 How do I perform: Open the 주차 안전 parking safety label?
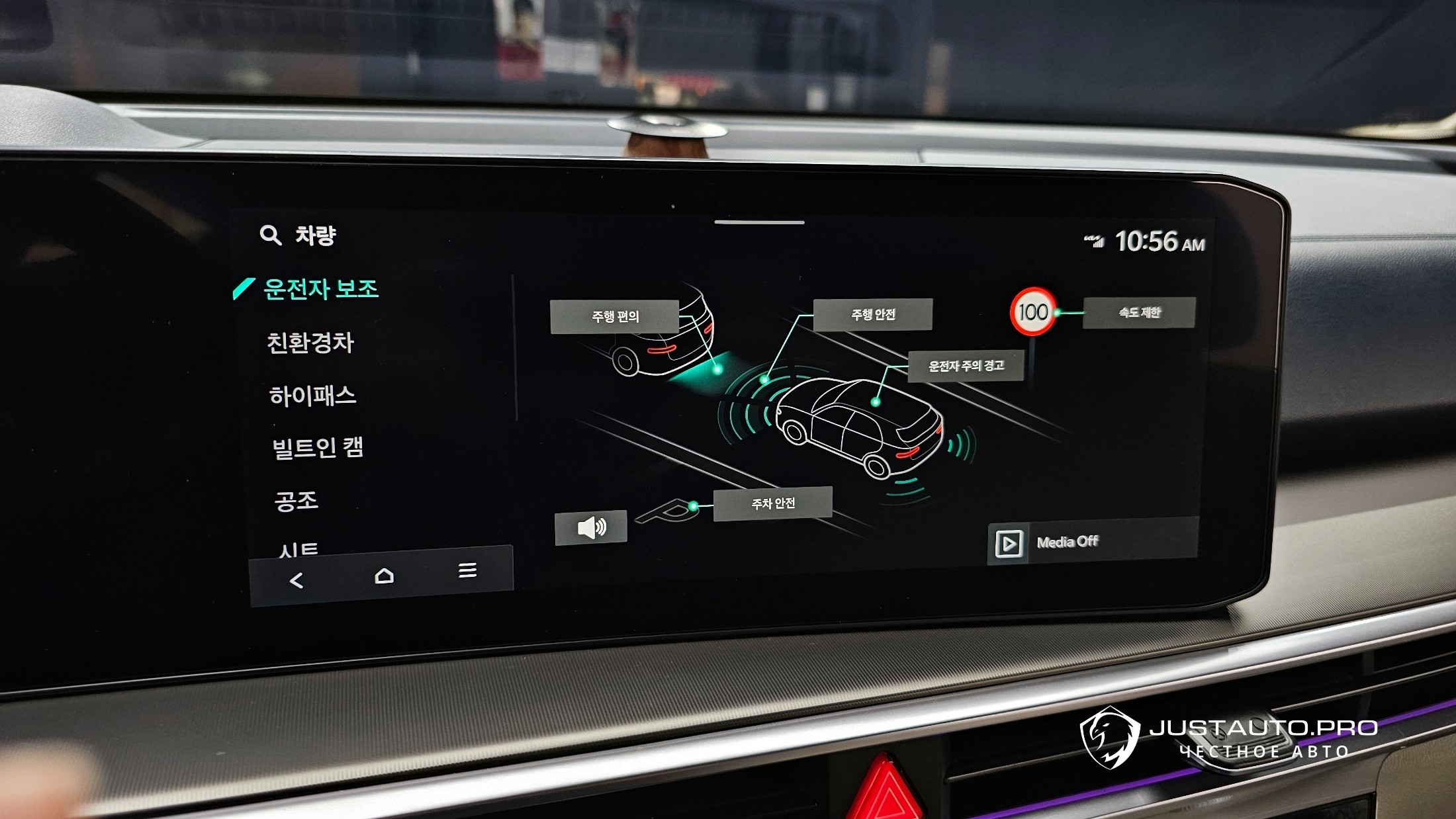tap(772, 504)
